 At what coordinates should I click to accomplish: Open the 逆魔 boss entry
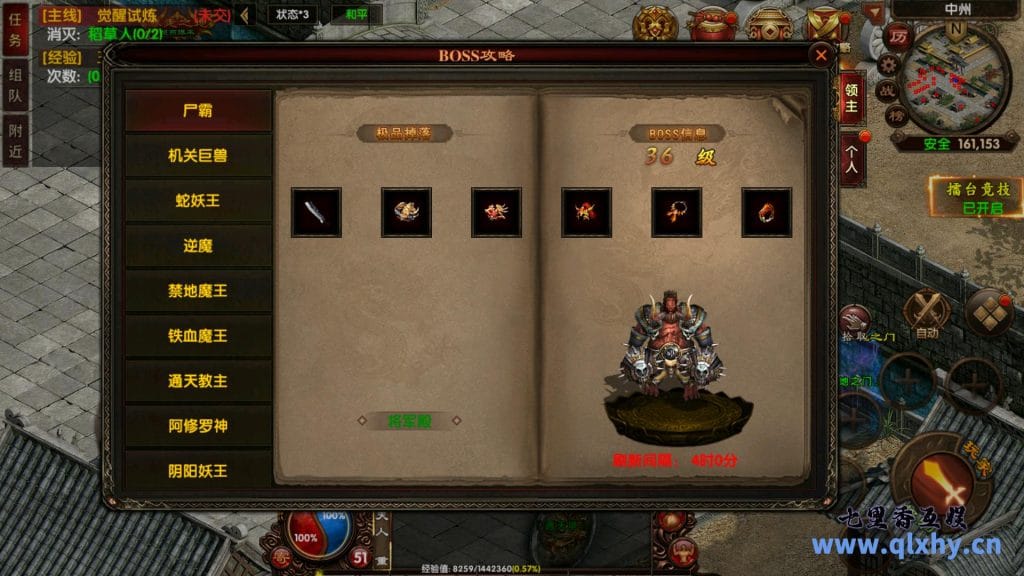click(x=198, y=245)
